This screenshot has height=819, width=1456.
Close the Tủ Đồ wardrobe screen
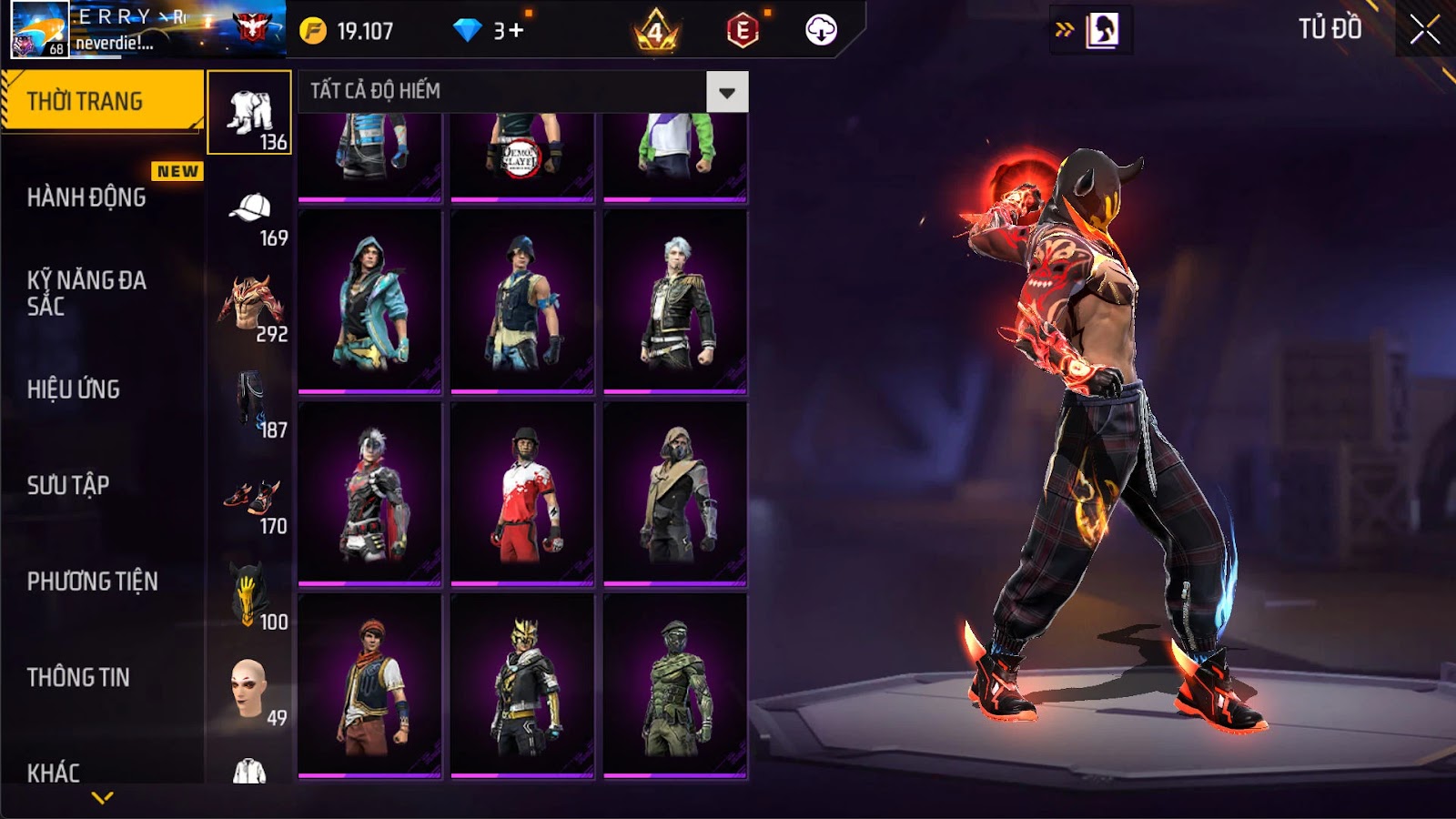(x=1424, y=30)
